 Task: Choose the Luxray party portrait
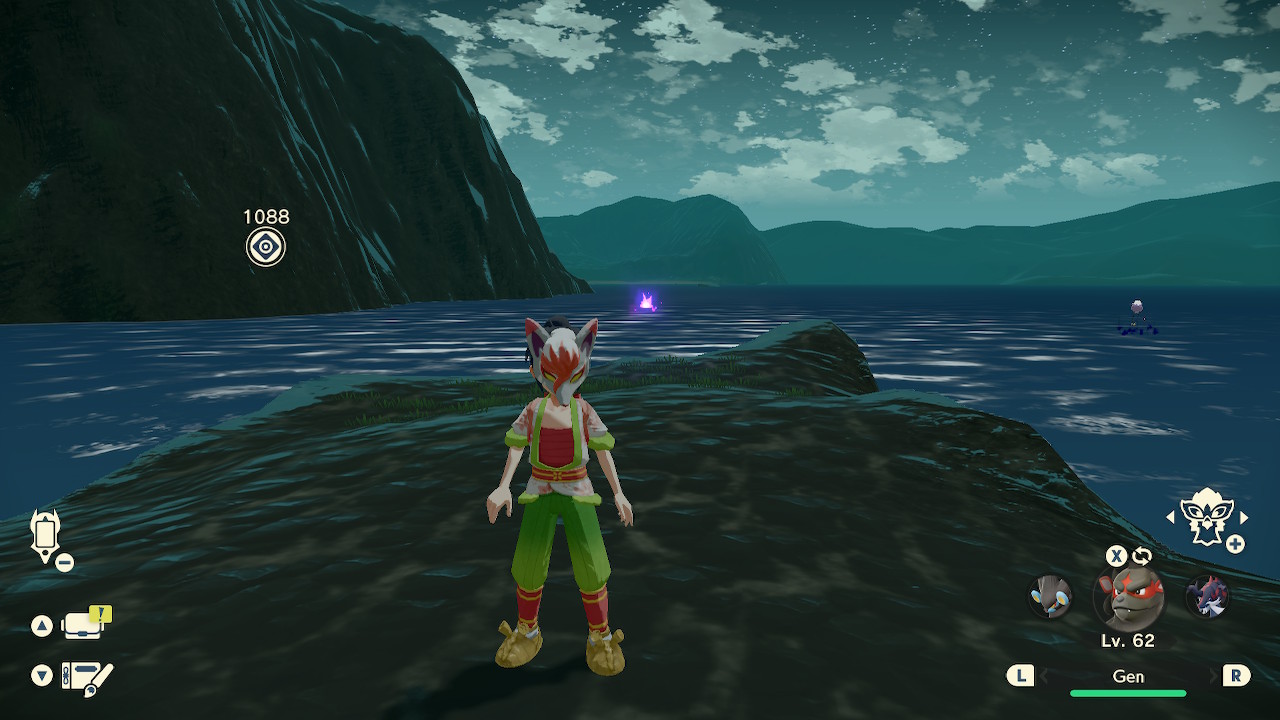coord(1050,596)
